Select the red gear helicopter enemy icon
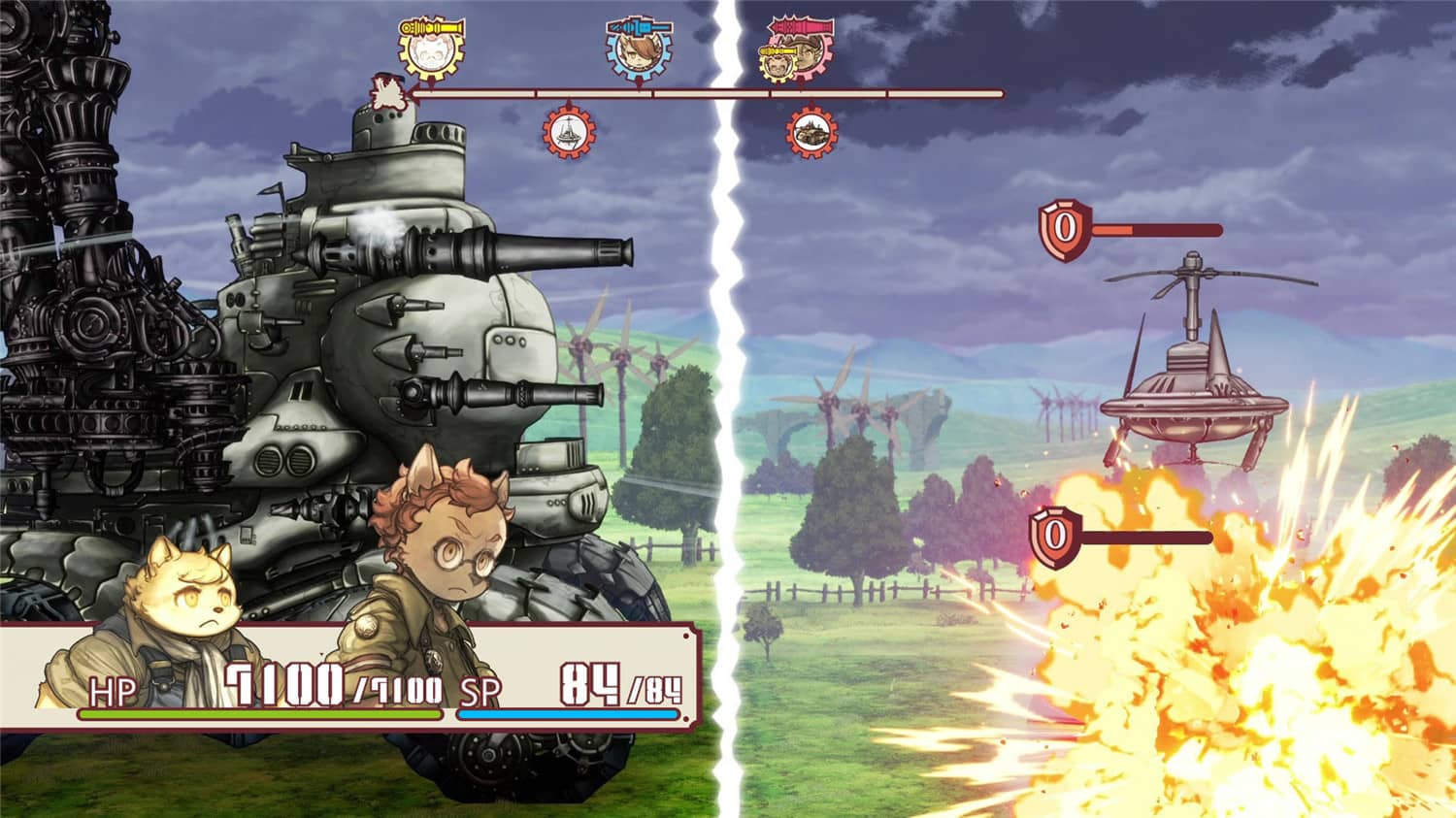Viewport: 1456px width, 818px height. click(570, 132)
